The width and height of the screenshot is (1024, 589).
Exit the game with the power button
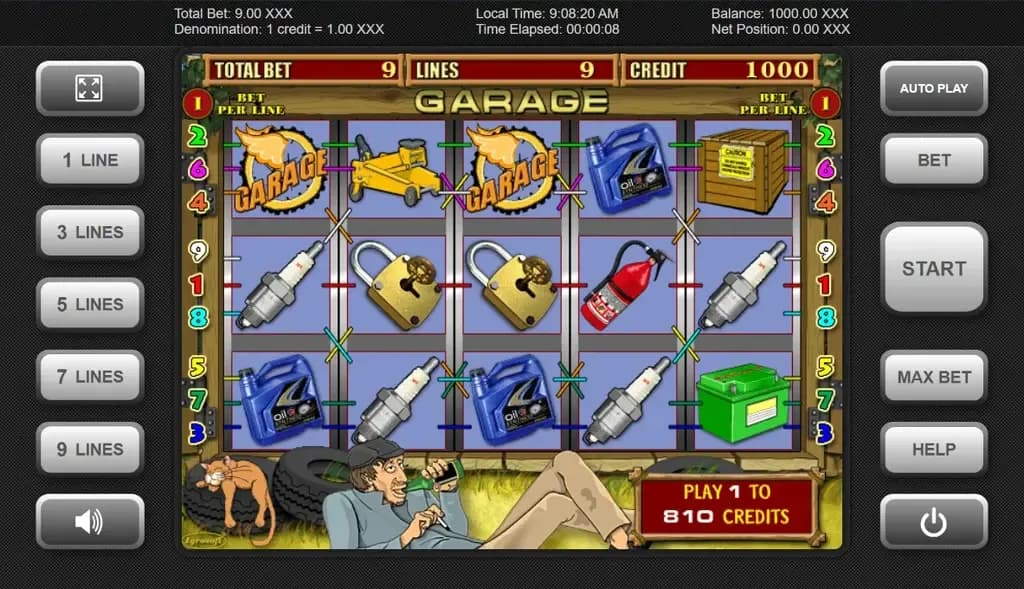point(933,521)
